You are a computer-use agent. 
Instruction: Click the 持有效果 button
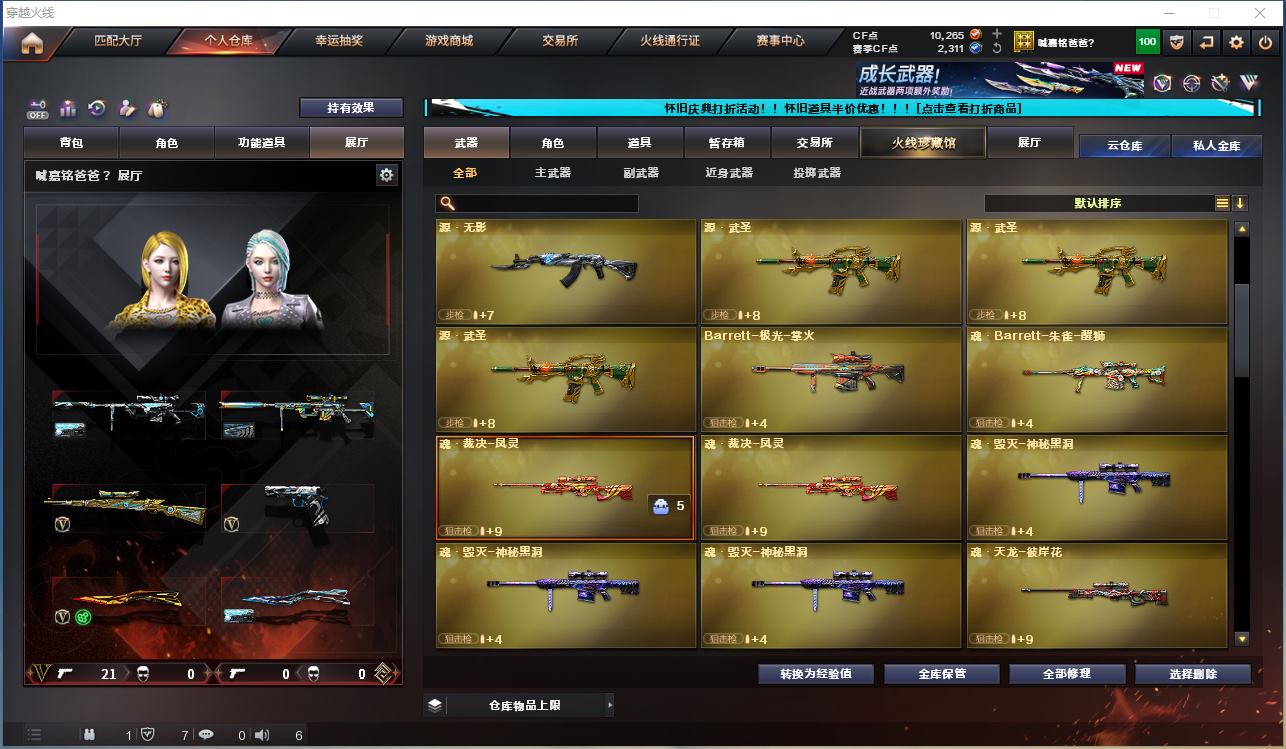(x=350, y=108)
